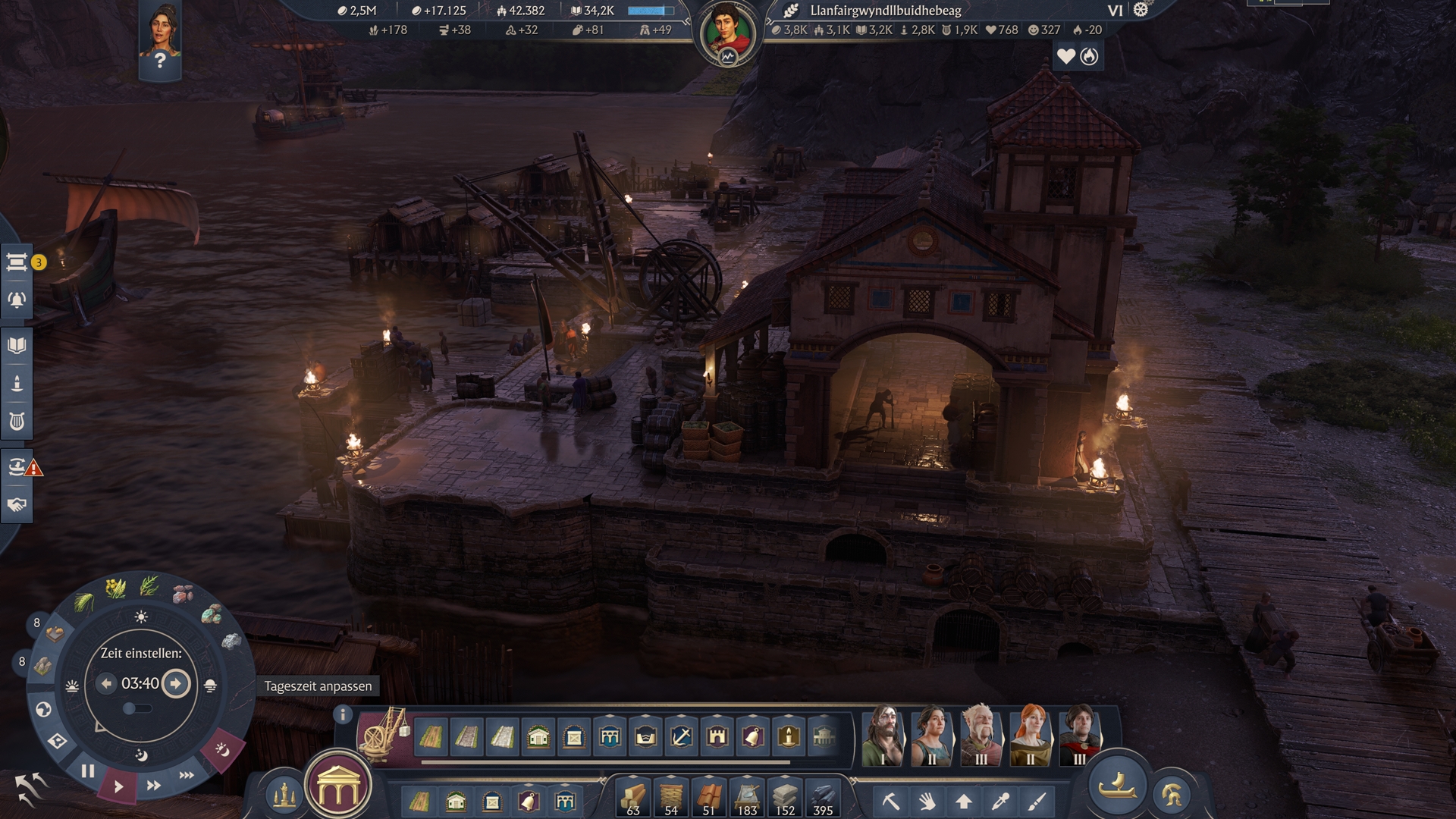
Task: Click the governor portrait medallion
Action: pos(727,34)
